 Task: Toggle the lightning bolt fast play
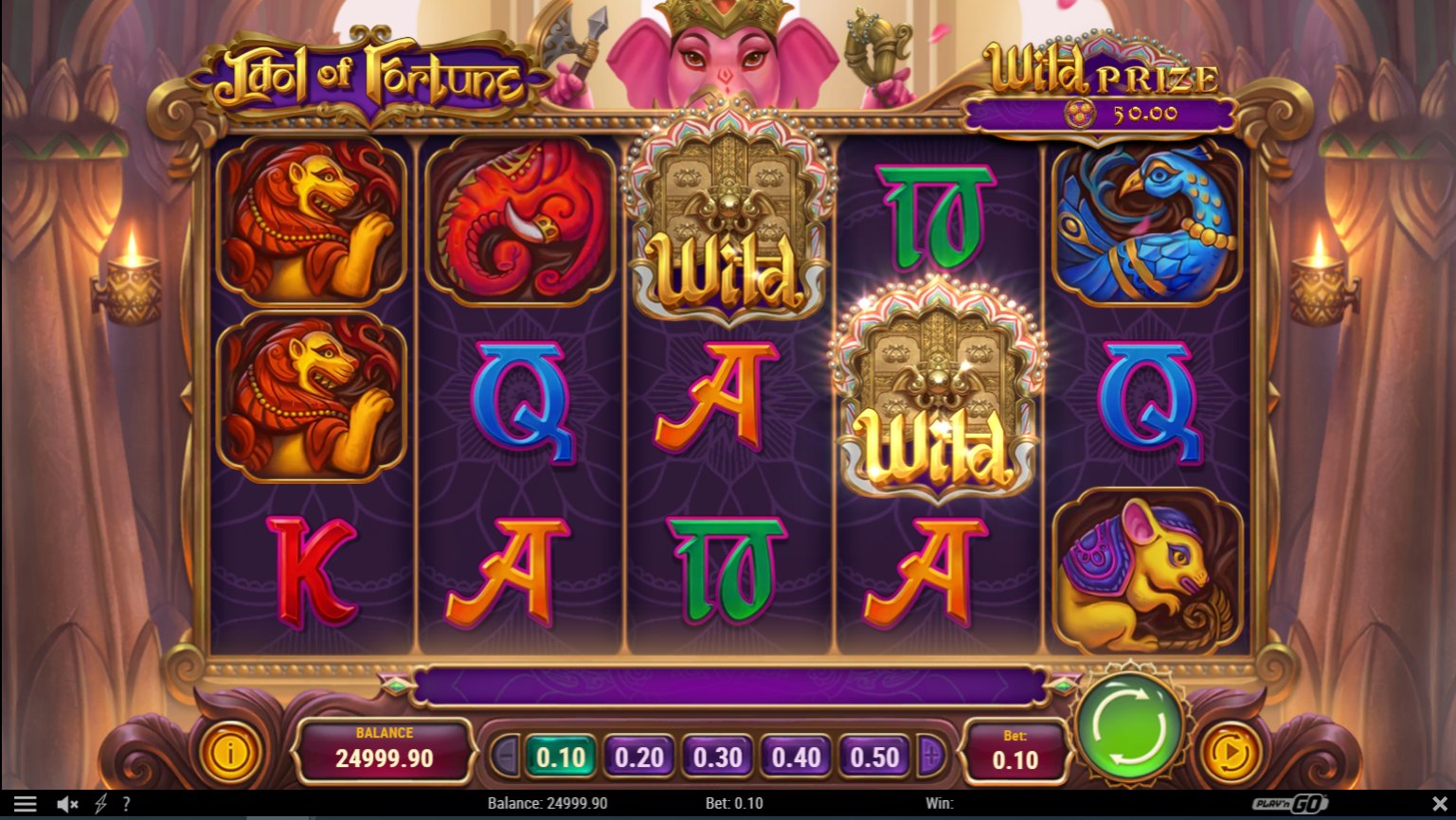tap(100, 804)
